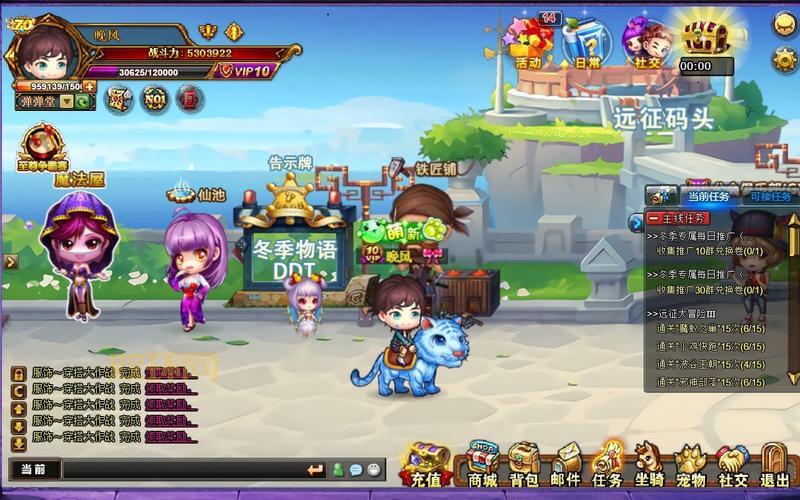Open the gear settings button

point(784,59)
